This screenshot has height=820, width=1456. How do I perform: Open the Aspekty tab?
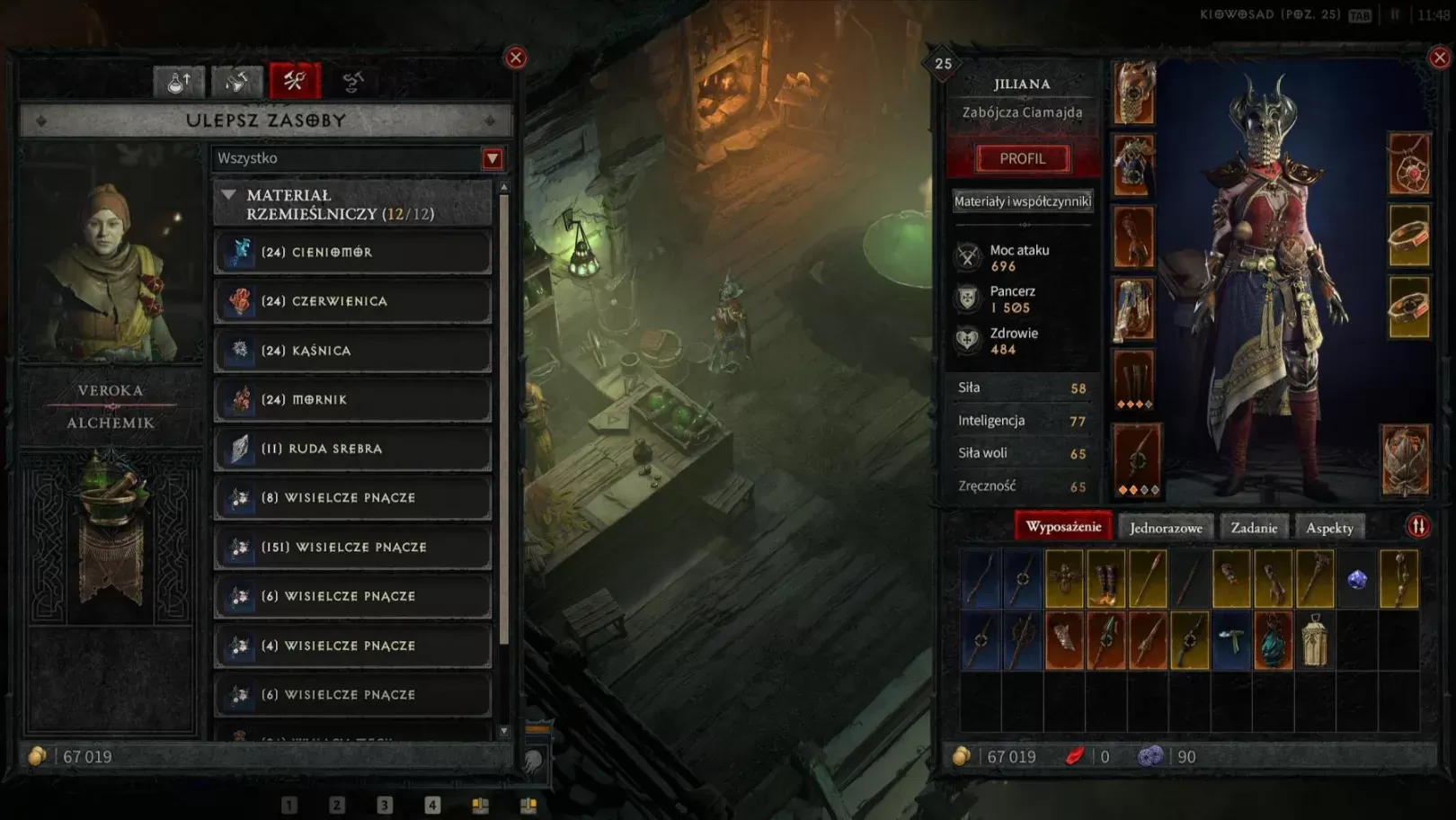point(1329,528)
